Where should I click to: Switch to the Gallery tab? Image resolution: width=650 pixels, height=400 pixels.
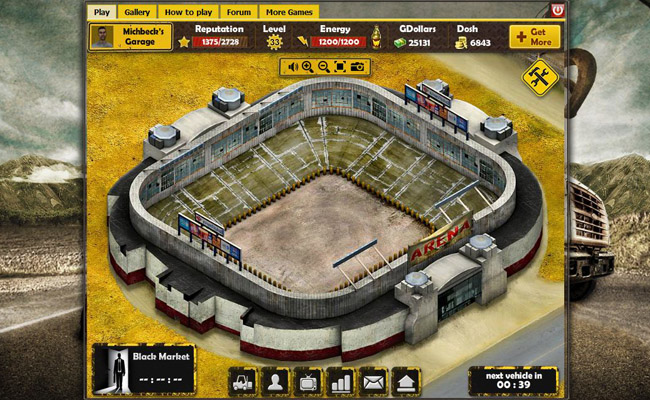point(137,12)
